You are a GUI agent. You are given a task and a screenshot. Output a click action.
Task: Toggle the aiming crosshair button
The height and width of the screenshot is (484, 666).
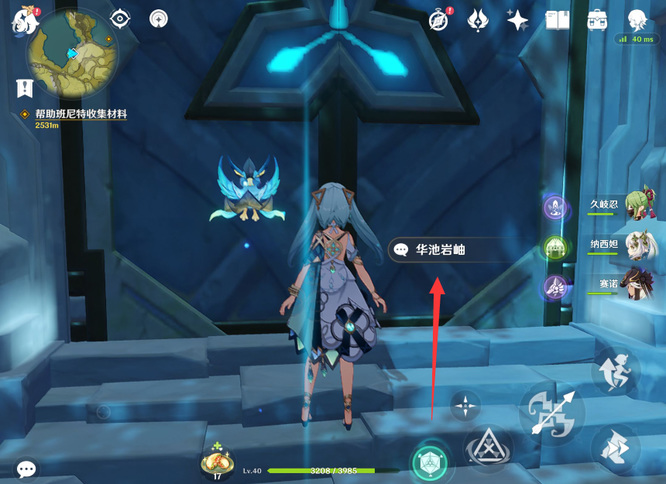(x=465, y=405)
